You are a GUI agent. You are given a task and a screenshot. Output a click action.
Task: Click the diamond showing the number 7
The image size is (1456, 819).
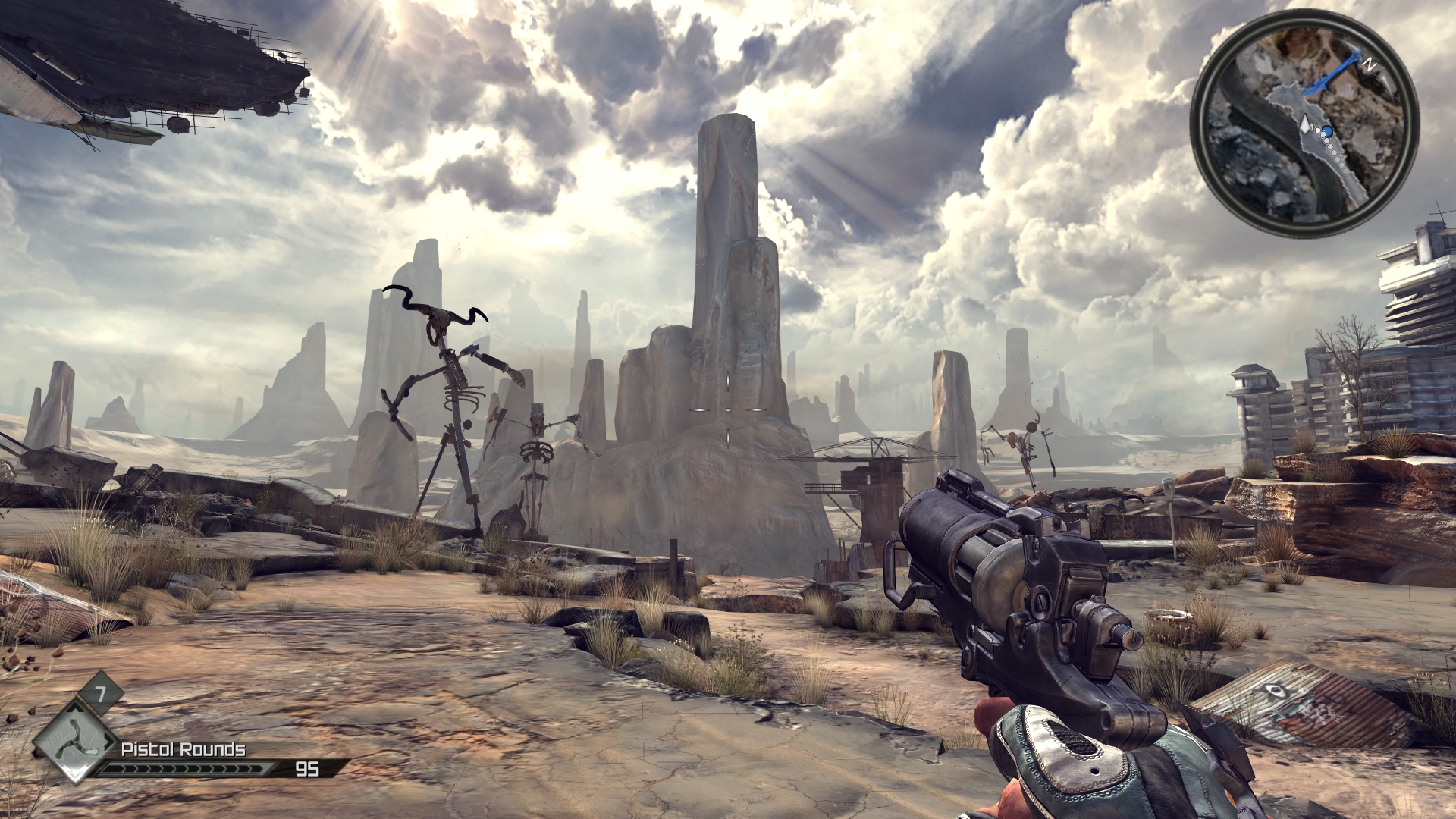pos(100,692)
